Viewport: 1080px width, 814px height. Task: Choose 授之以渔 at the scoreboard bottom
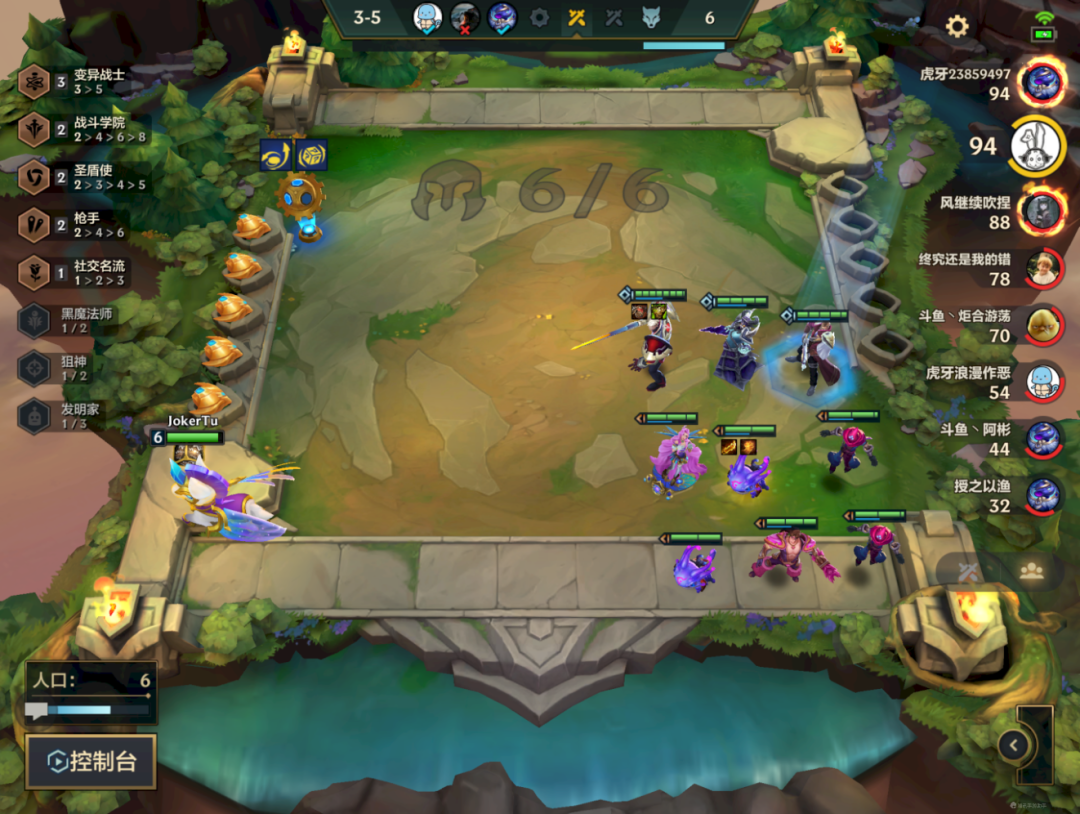click(1042, 495)
